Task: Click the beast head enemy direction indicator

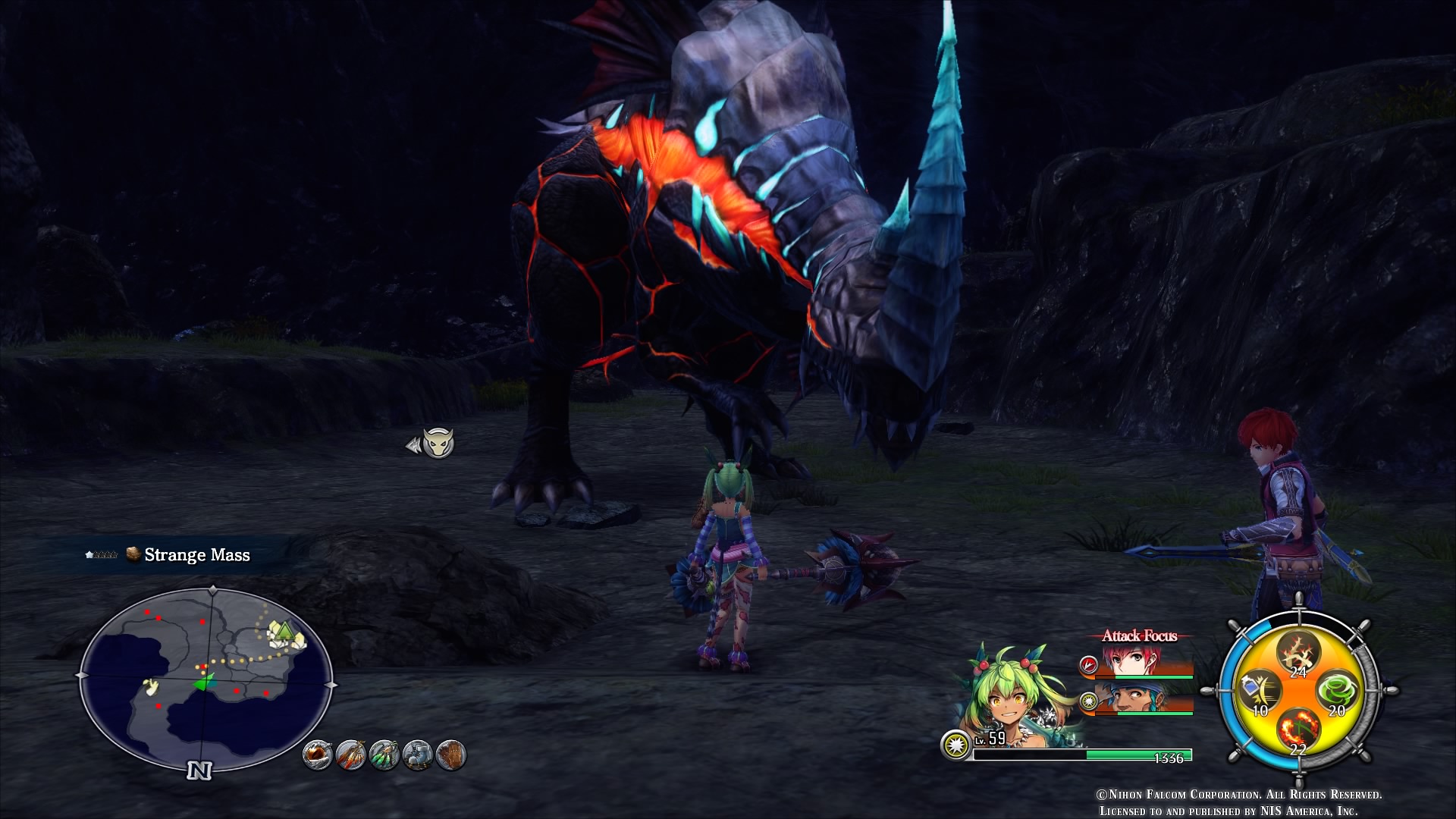Action: [x=437, y=443]
